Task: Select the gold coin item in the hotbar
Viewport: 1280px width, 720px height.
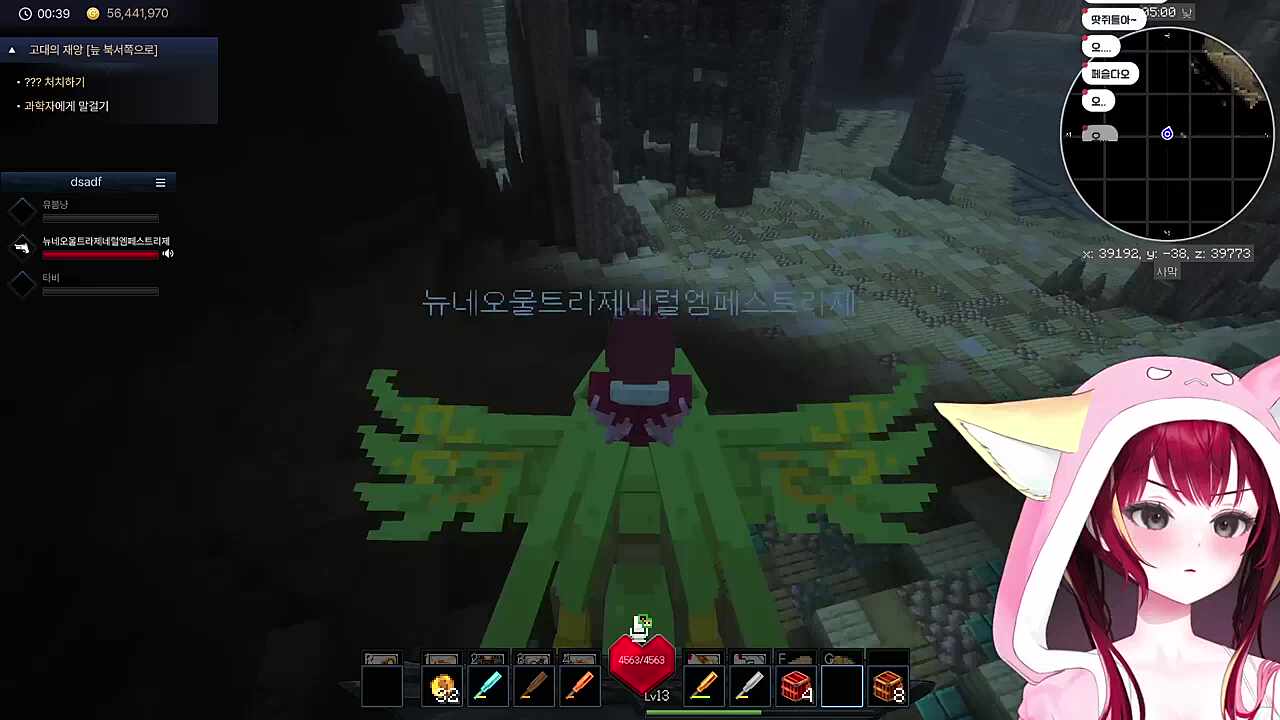Action: 443,687
